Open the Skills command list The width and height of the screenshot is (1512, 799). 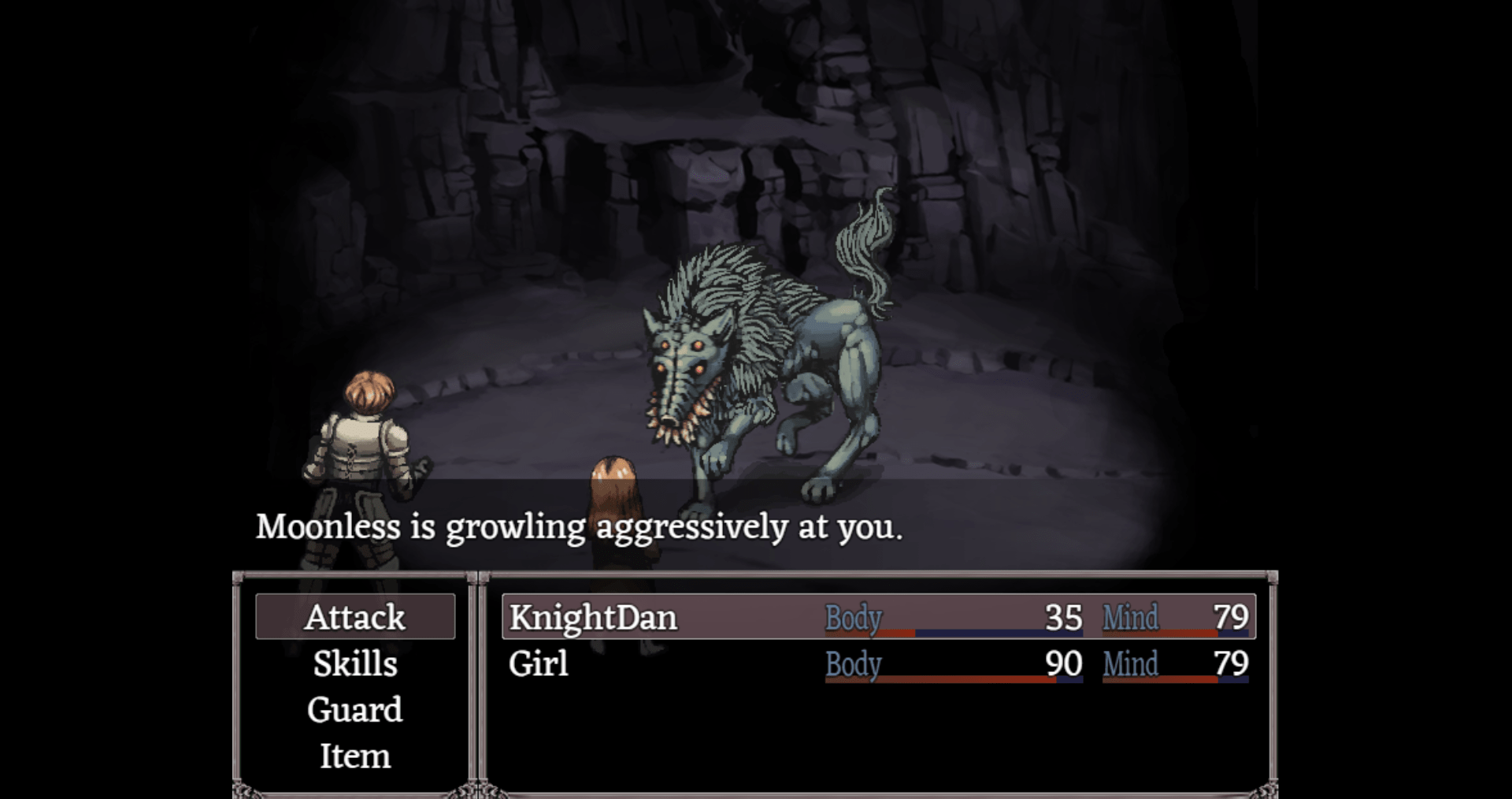click(x=355, y=663)
